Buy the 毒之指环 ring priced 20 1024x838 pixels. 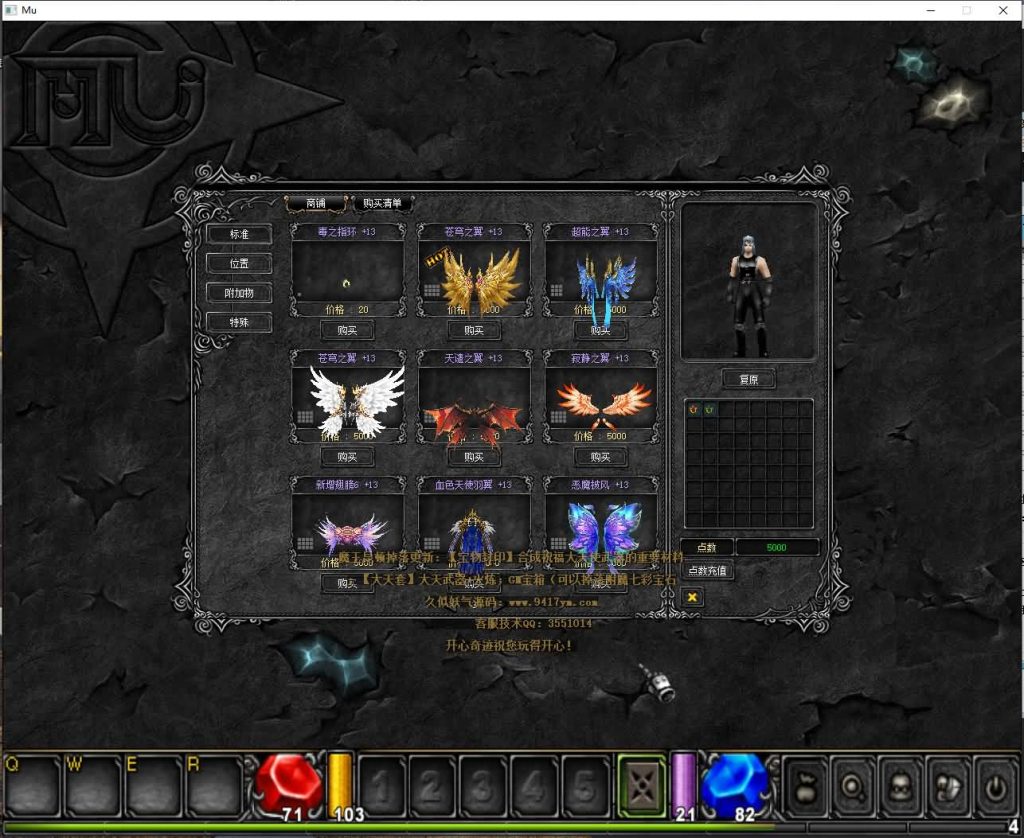(347, 330)
